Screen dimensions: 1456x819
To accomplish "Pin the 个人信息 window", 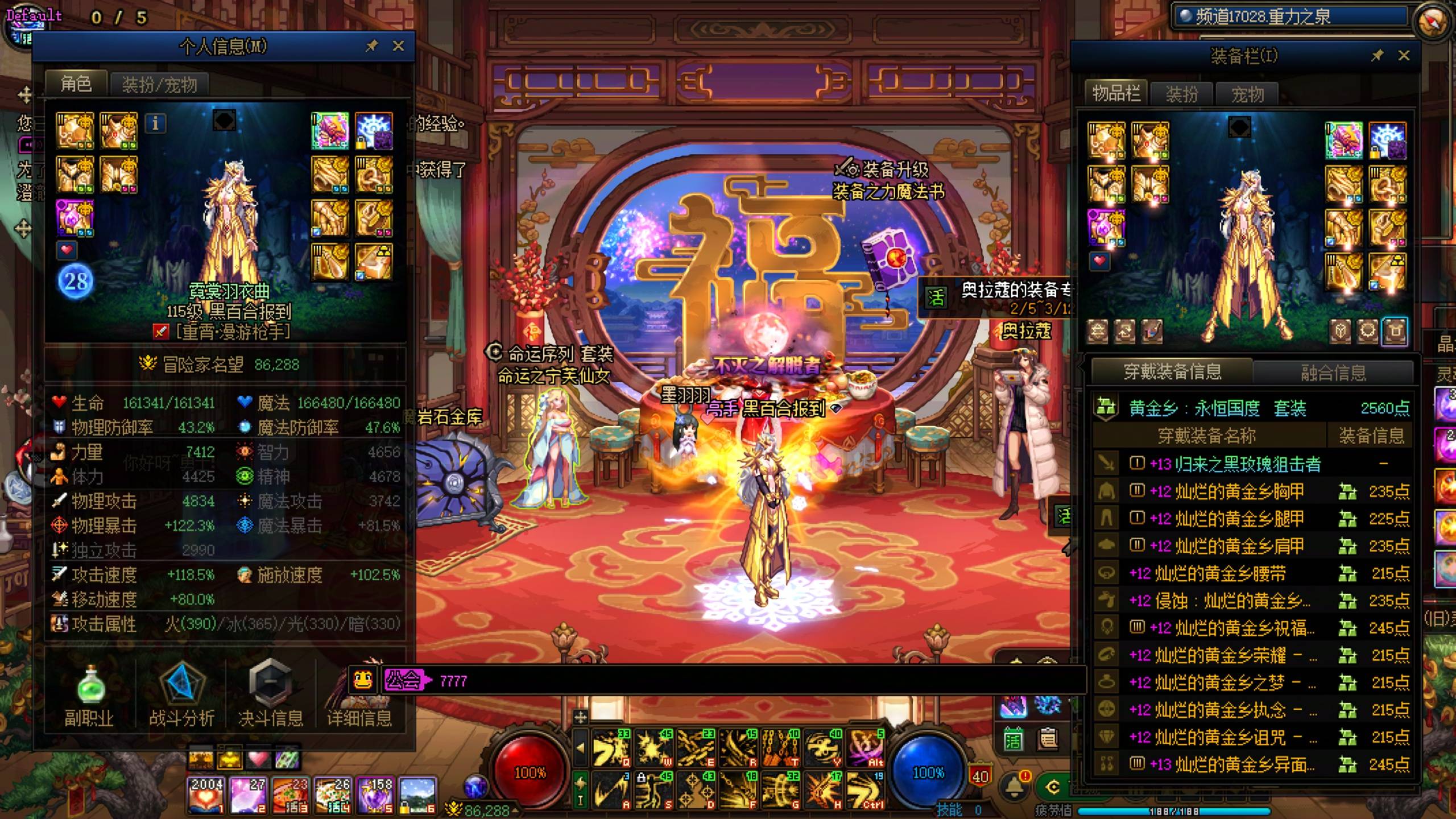I will coord(371,46).
